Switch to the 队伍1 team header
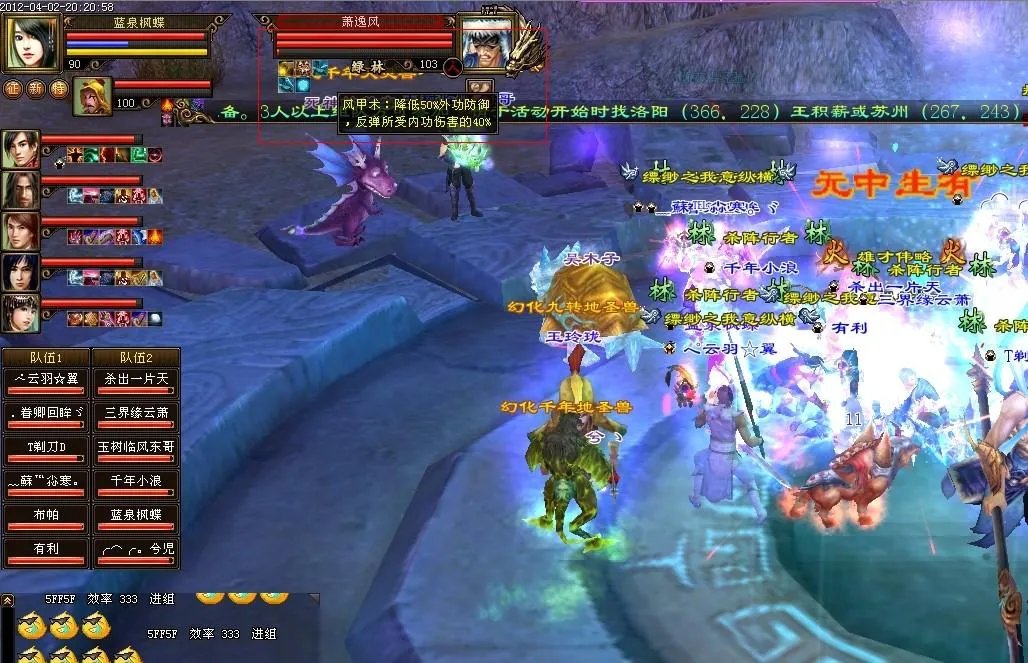This screenshot has width=1028, height=663. [46, 357]
